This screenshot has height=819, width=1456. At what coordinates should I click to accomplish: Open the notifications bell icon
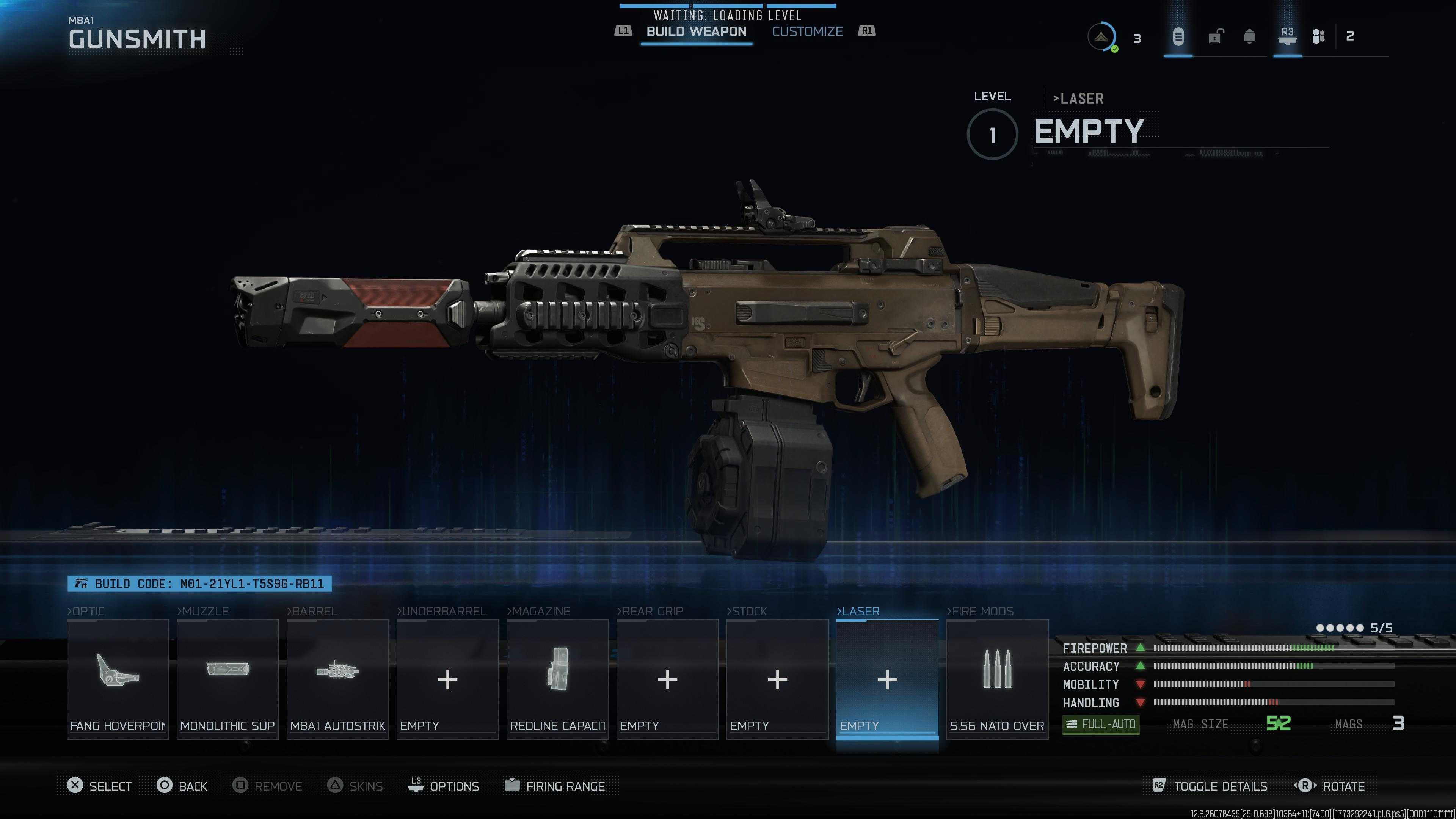1250,37
